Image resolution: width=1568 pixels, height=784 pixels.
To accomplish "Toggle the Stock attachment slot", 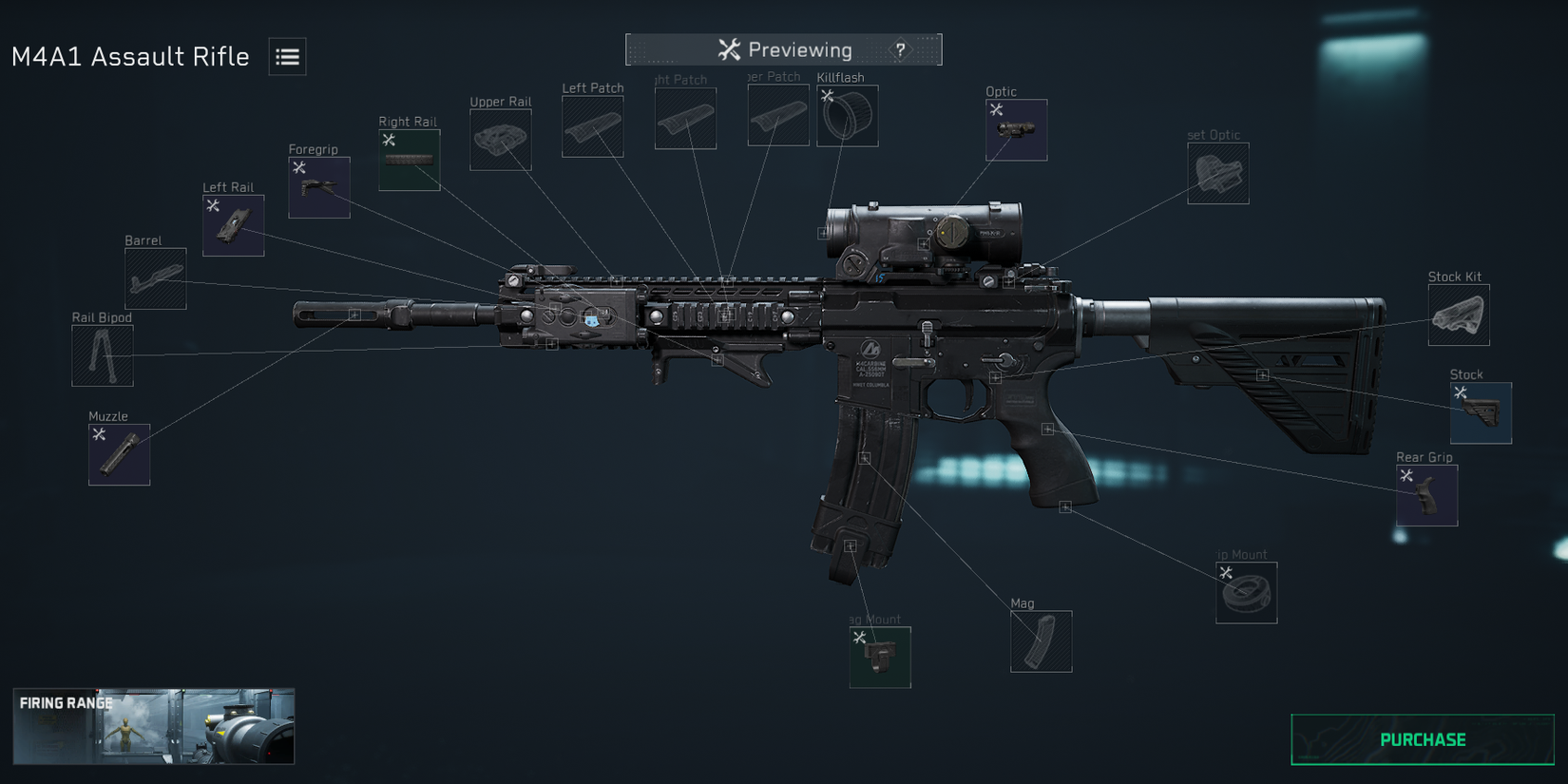I will [x=1482, y=411].
